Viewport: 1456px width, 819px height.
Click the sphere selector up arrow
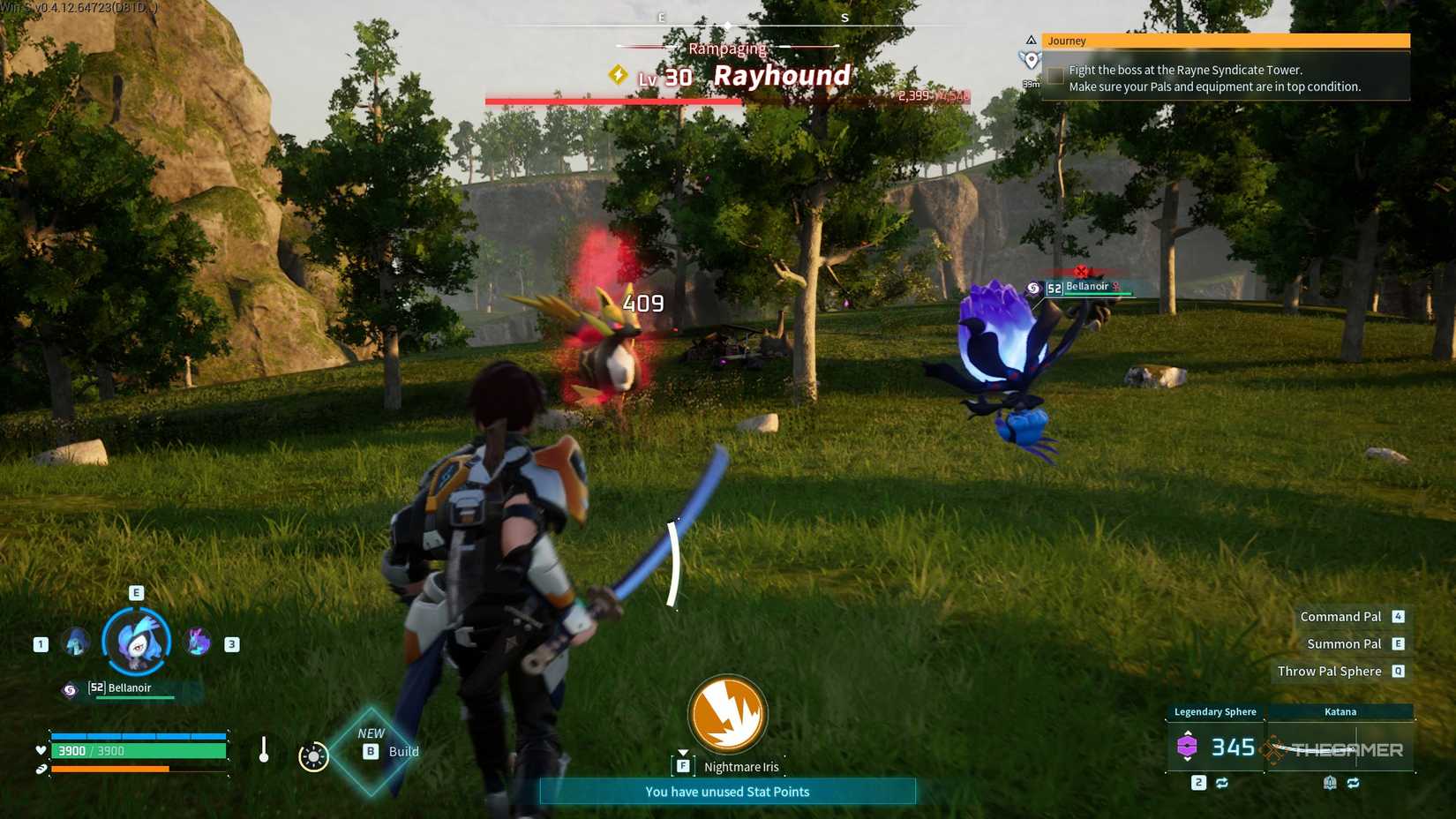pyautogui.click(x=1188, y=733)
